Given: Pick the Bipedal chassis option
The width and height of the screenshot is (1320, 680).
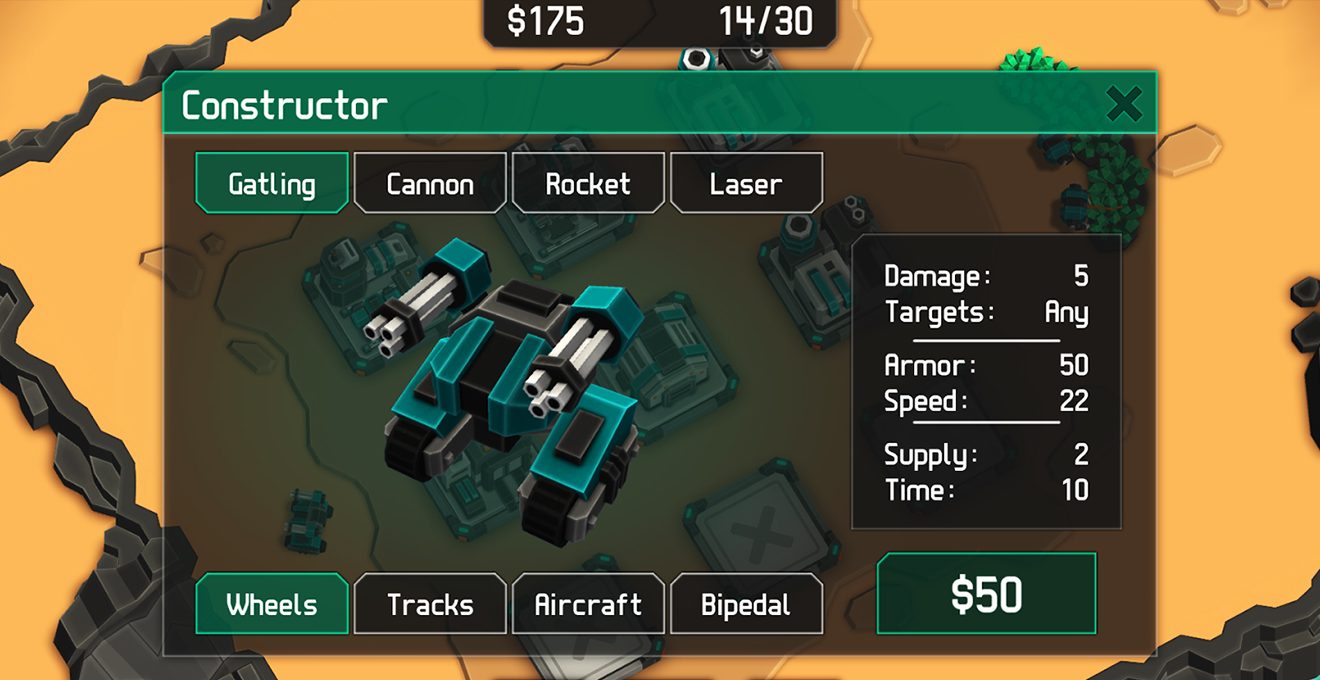Looking at the screenshot, I should tap(746, 604).
